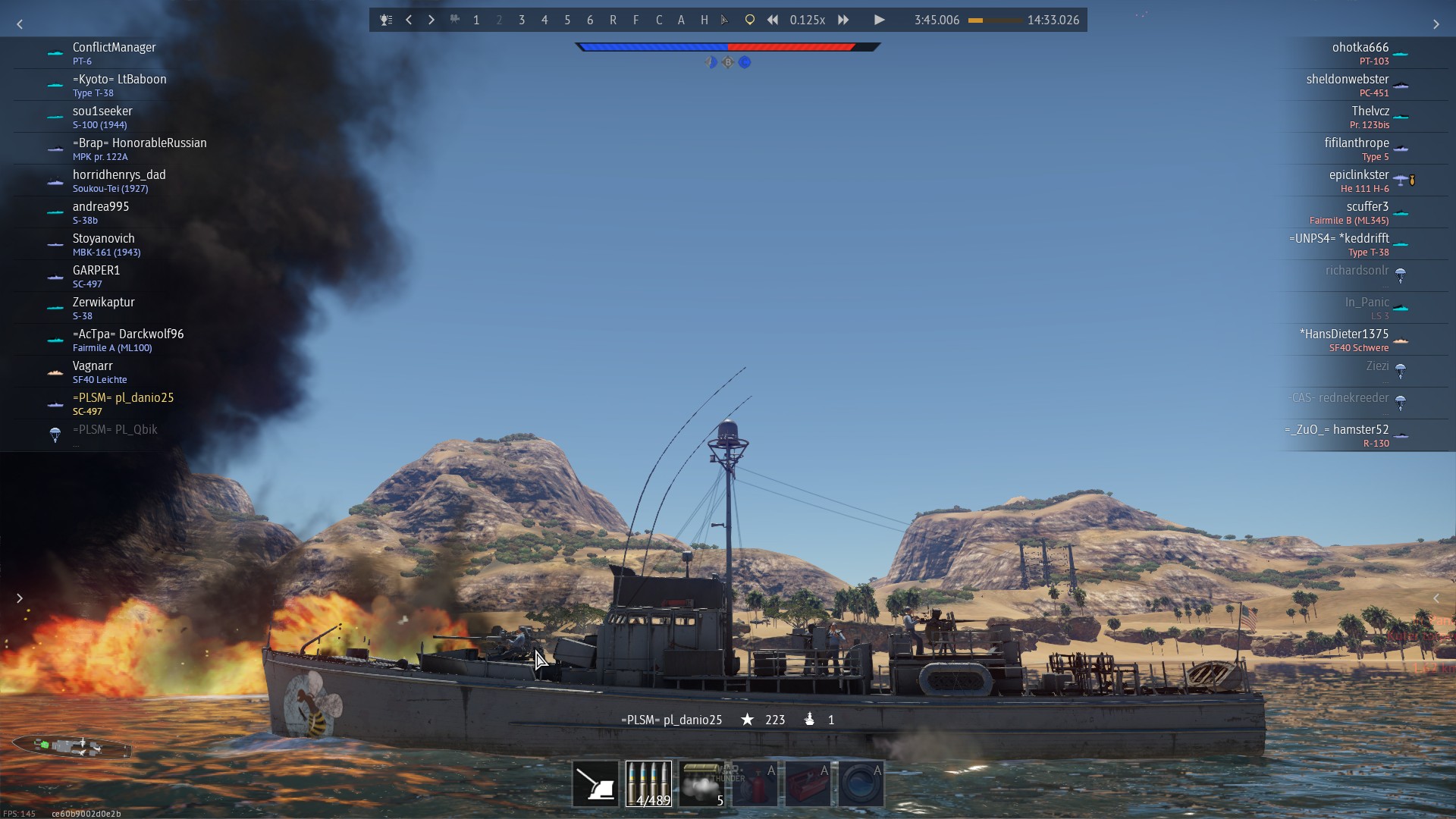Screen dimensions: 1456x819
Task: Switch to previous player with left chevron
Action: (409, 20)
